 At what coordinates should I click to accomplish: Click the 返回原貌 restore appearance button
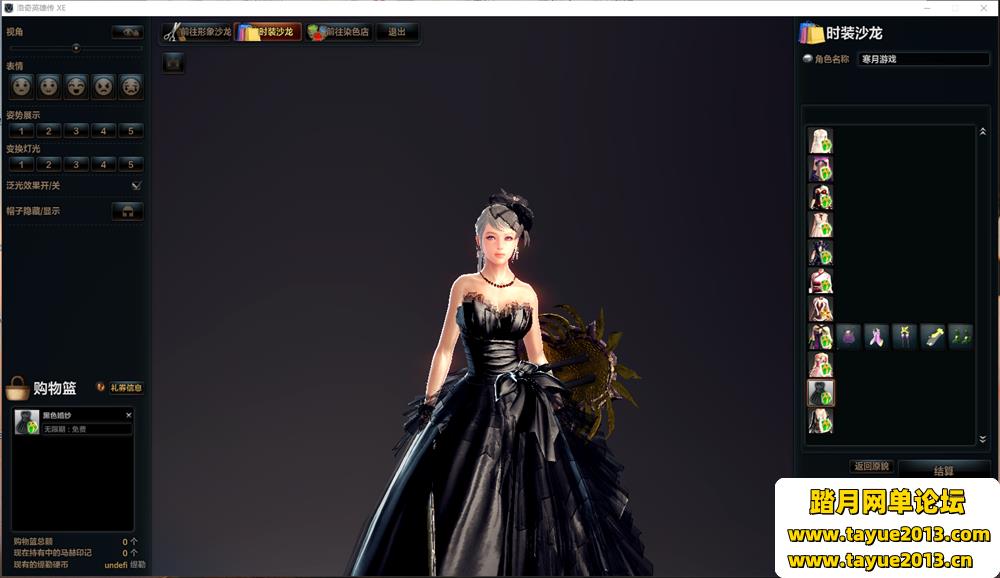(x=871, y=467)
